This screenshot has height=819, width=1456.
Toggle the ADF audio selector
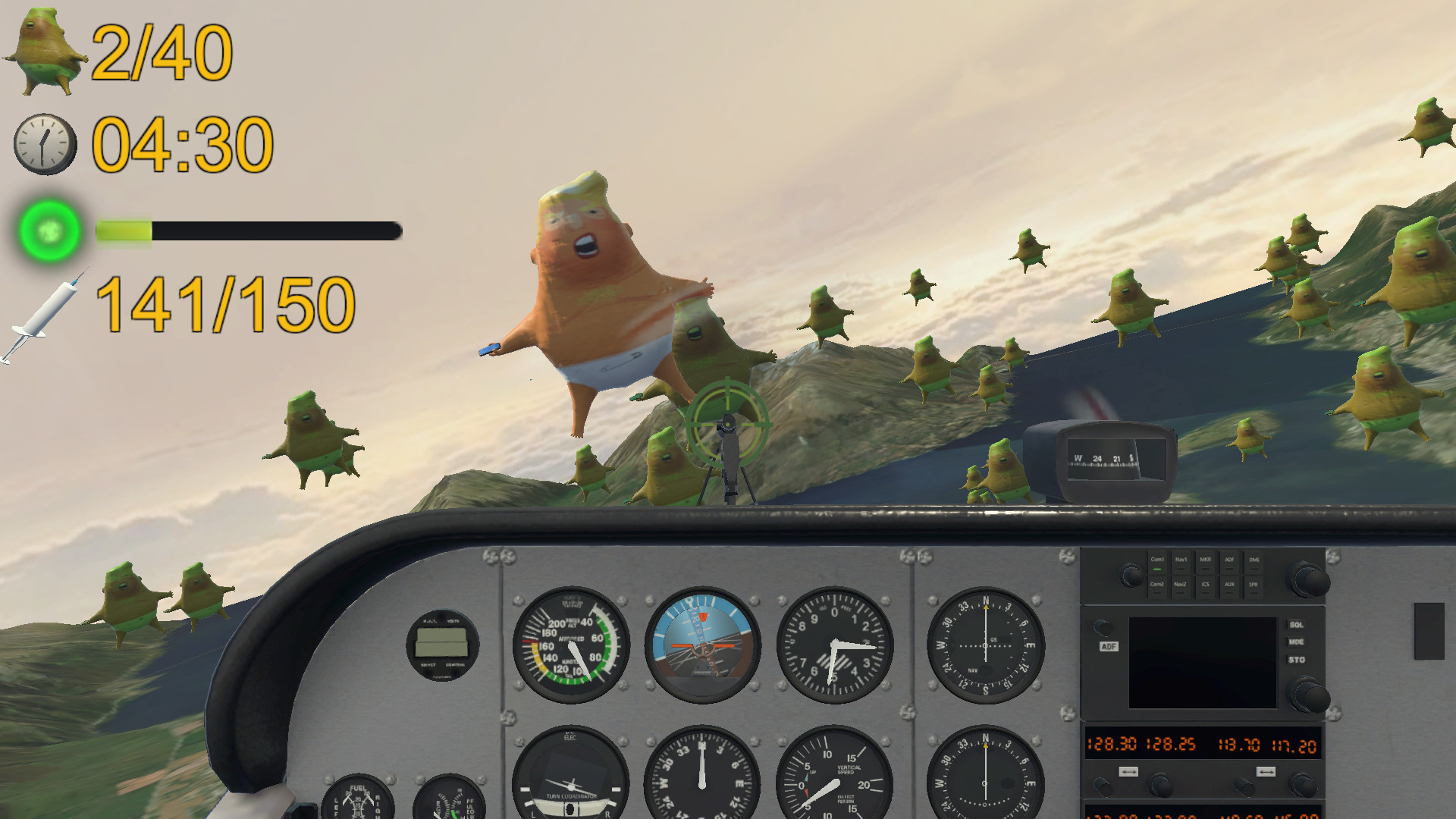[1230, 563]
